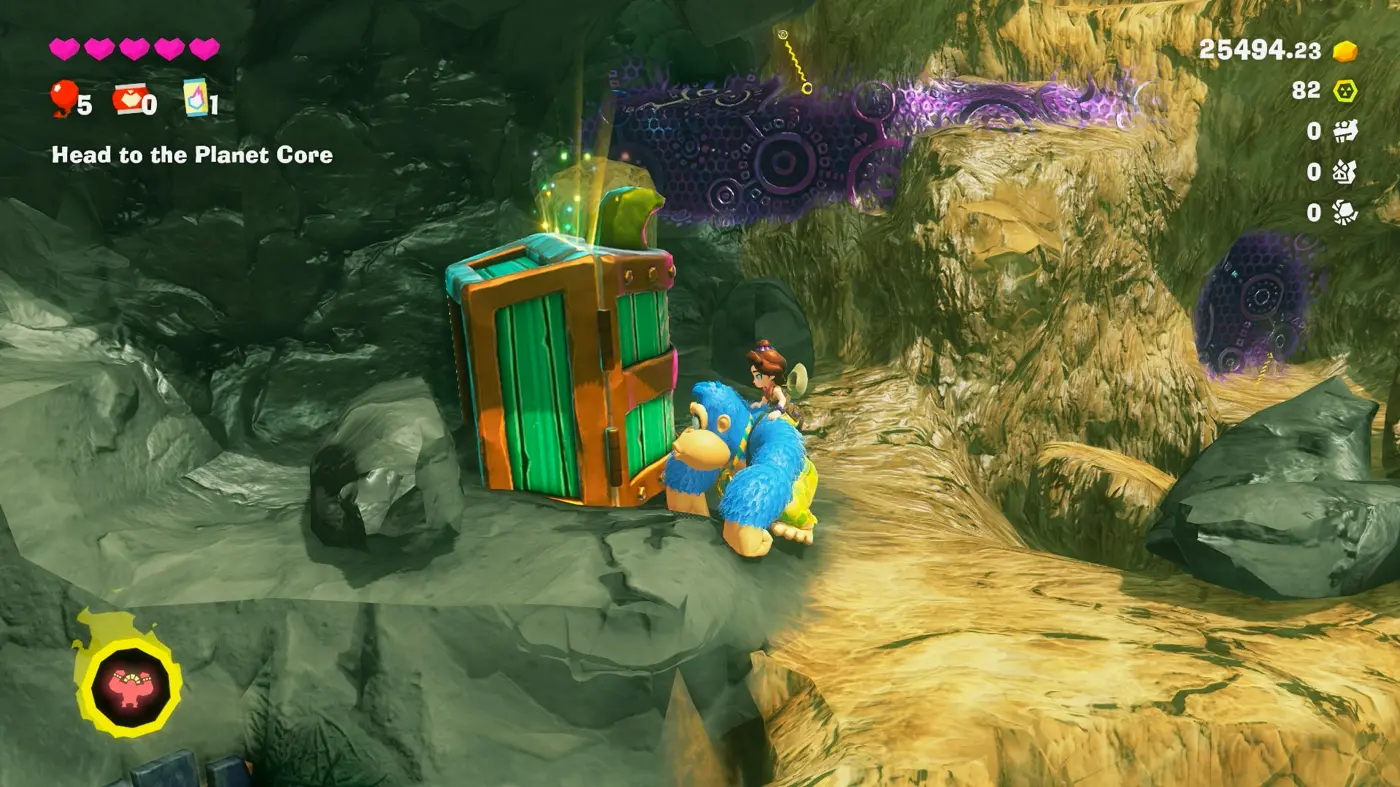Select the red heart juice can icon
1400x787 pixels.
pos(127,99)
